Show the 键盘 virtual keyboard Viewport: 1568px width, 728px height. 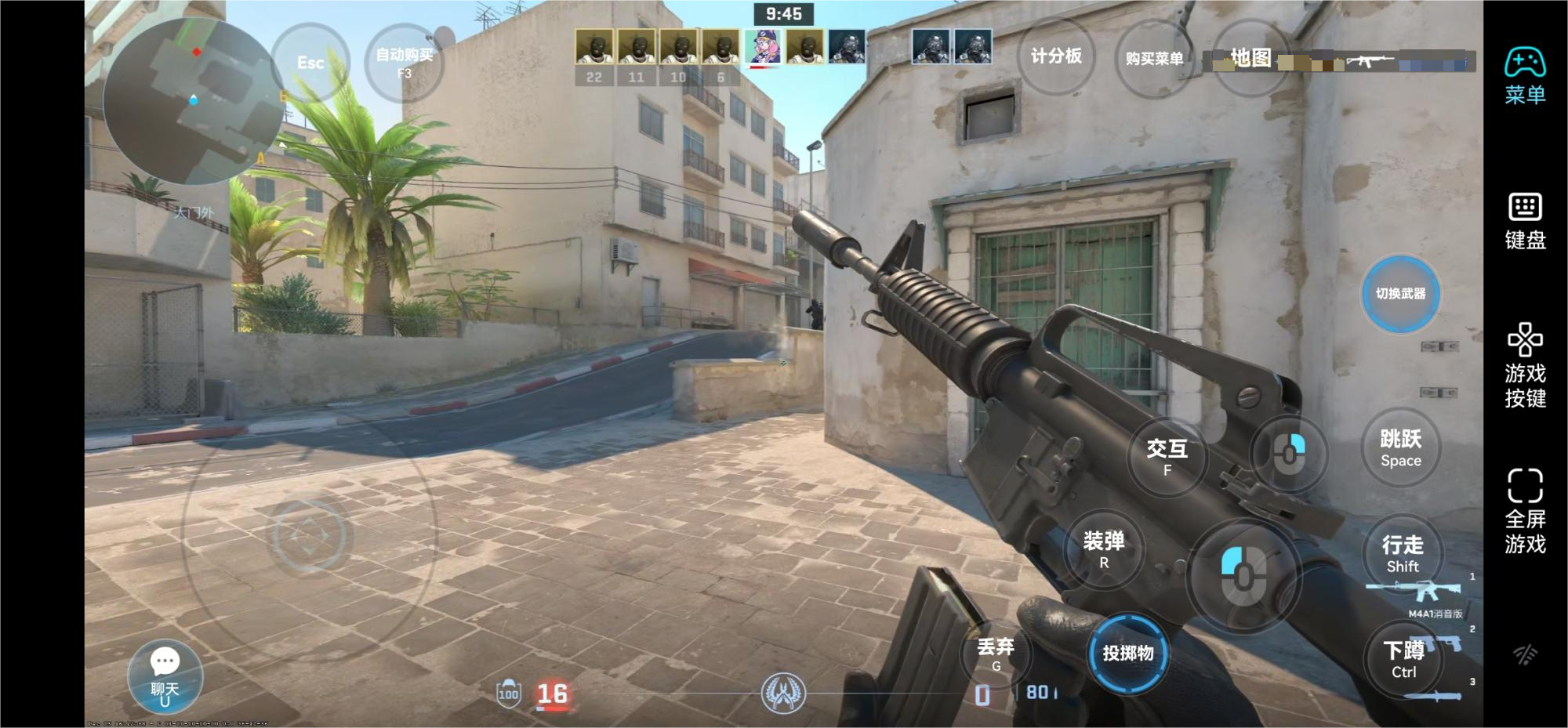(1525, 221)
